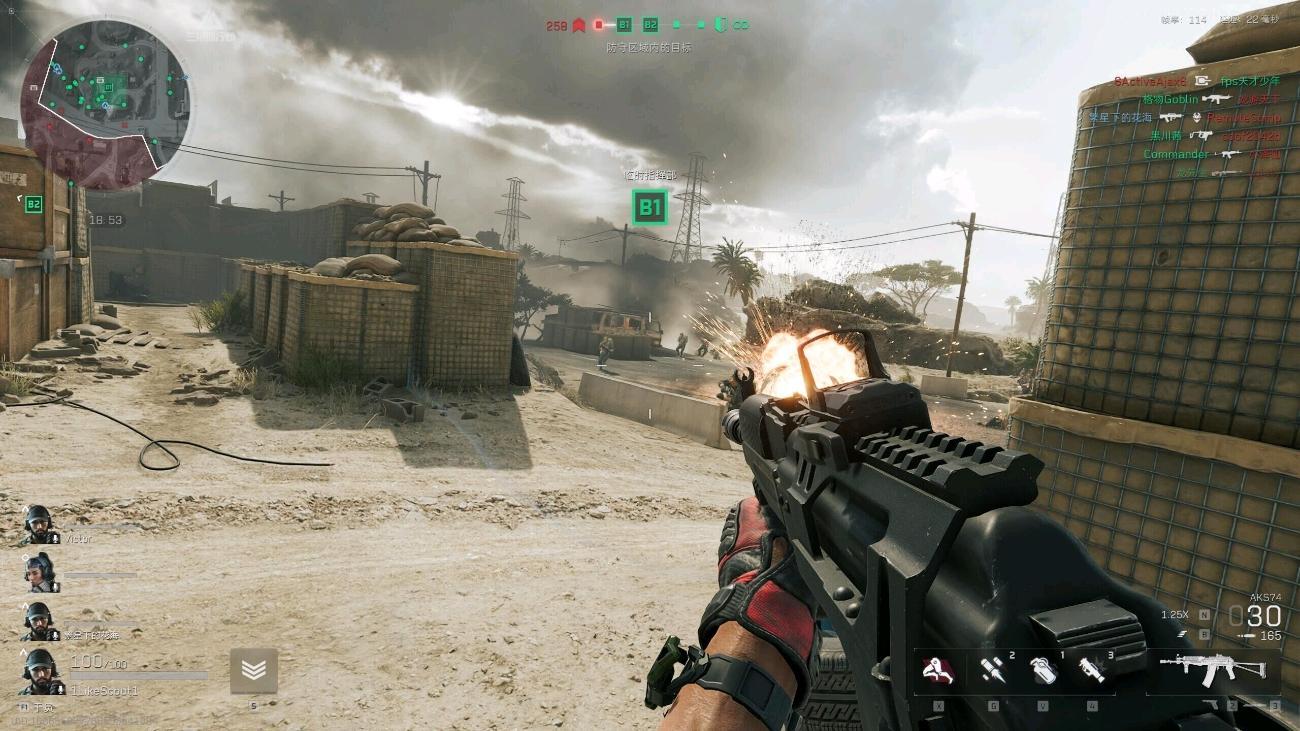1300x731 pixels.
Task: Select the AKS74 primary weapon slot
Action: tap(1212, 669)
